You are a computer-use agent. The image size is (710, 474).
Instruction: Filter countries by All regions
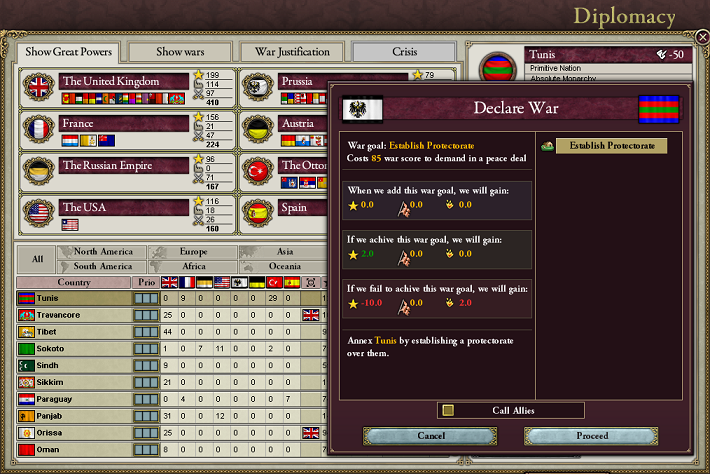pos(37,259)
